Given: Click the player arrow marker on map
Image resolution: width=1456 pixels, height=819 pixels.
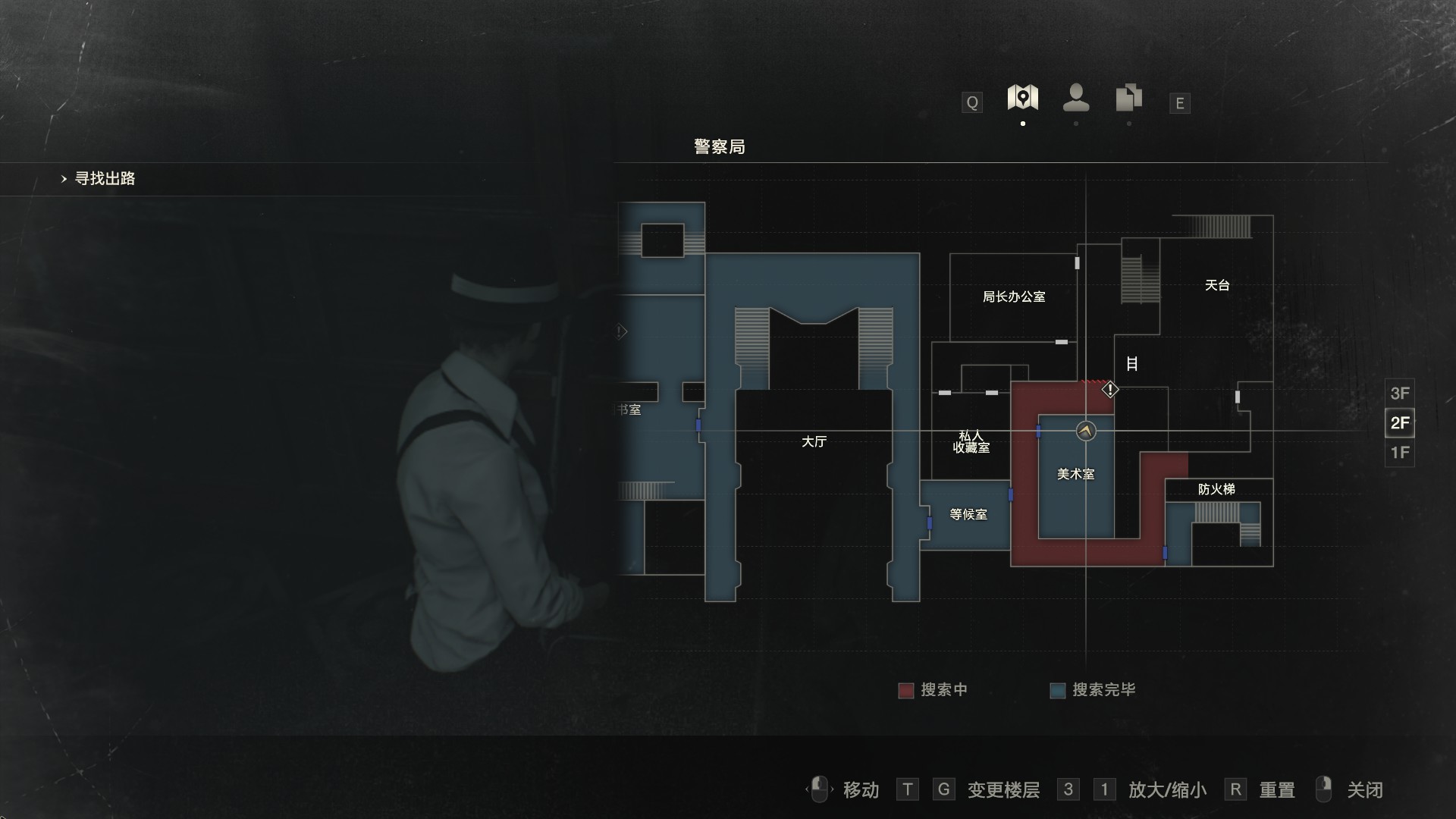Looking at the screenshot, I should (x=1086, y=431).
